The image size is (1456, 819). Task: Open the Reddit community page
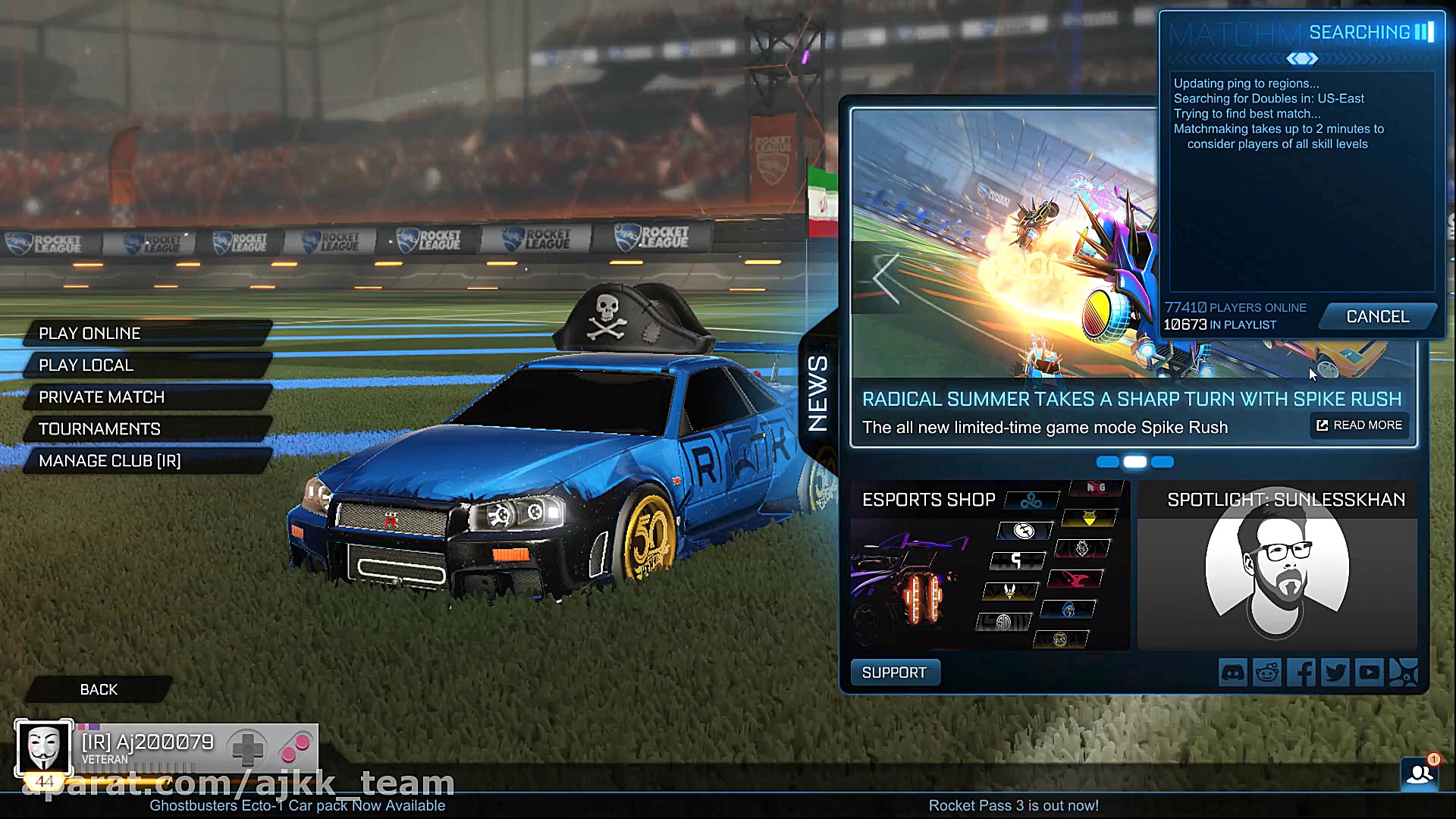1267,672
